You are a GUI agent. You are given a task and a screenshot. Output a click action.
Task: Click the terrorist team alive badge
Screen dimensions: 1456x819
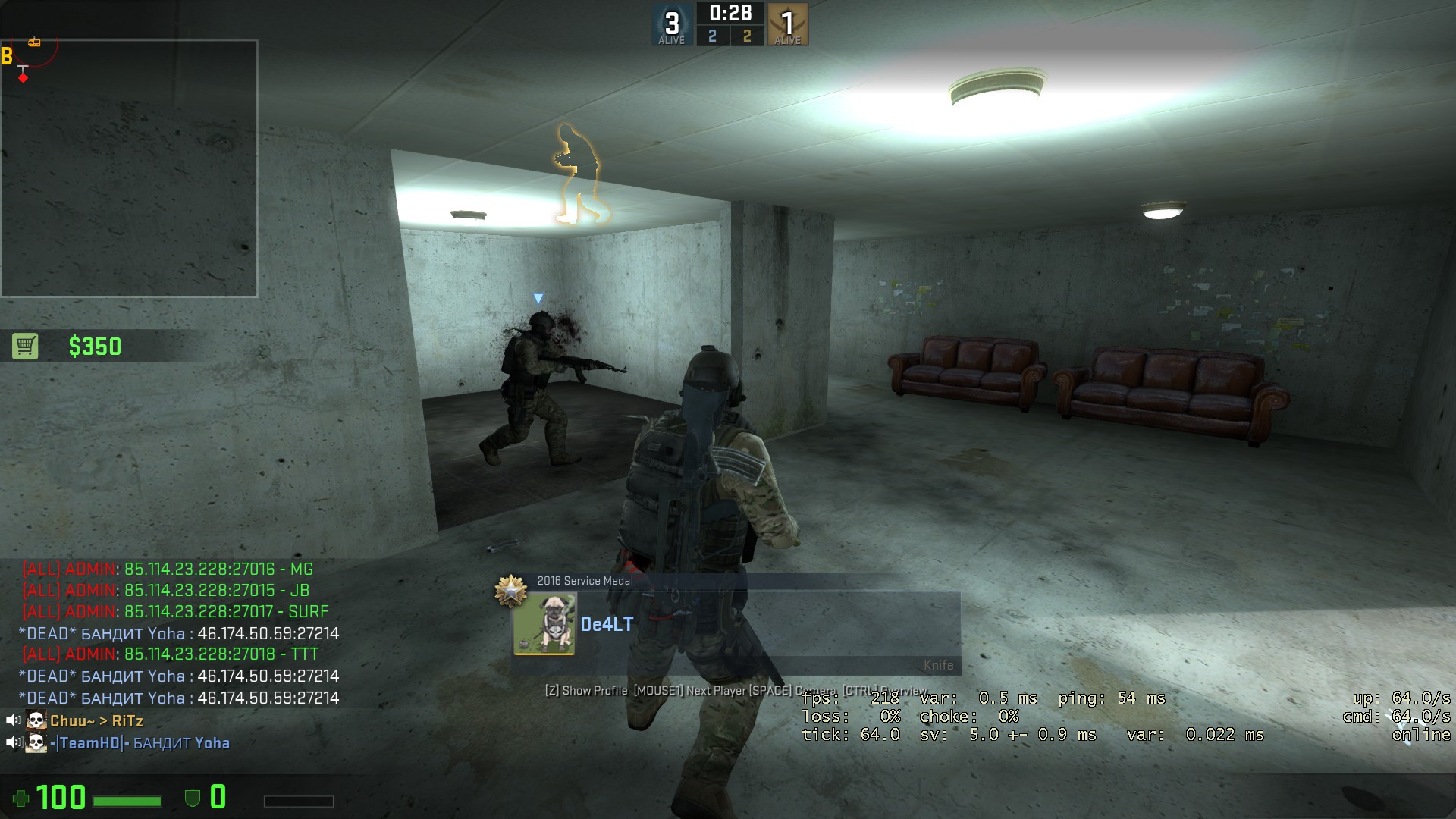[787, 24]
